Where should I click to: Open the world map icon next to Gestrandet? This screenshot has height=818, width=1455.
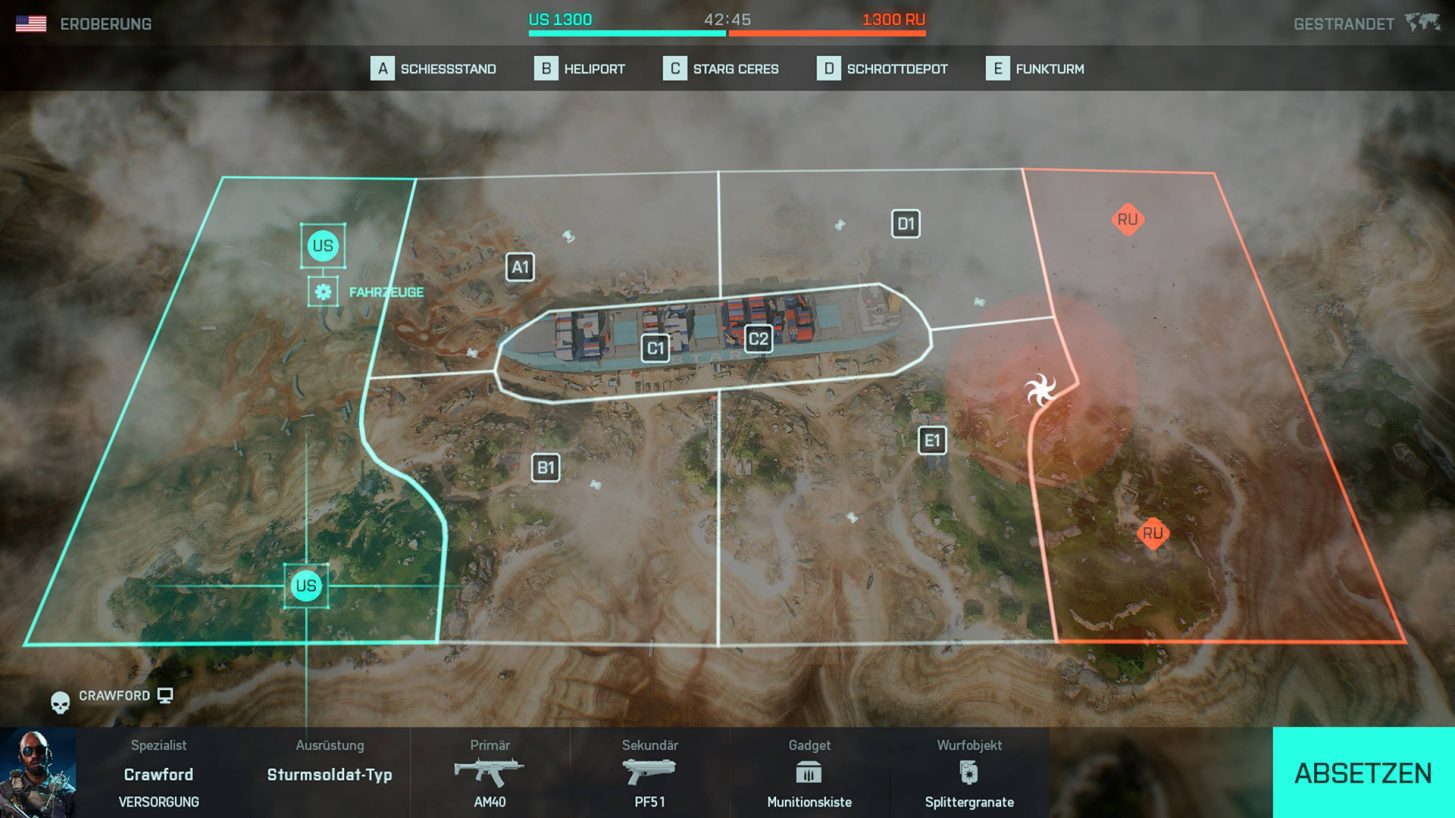[x=1421, y=23]
